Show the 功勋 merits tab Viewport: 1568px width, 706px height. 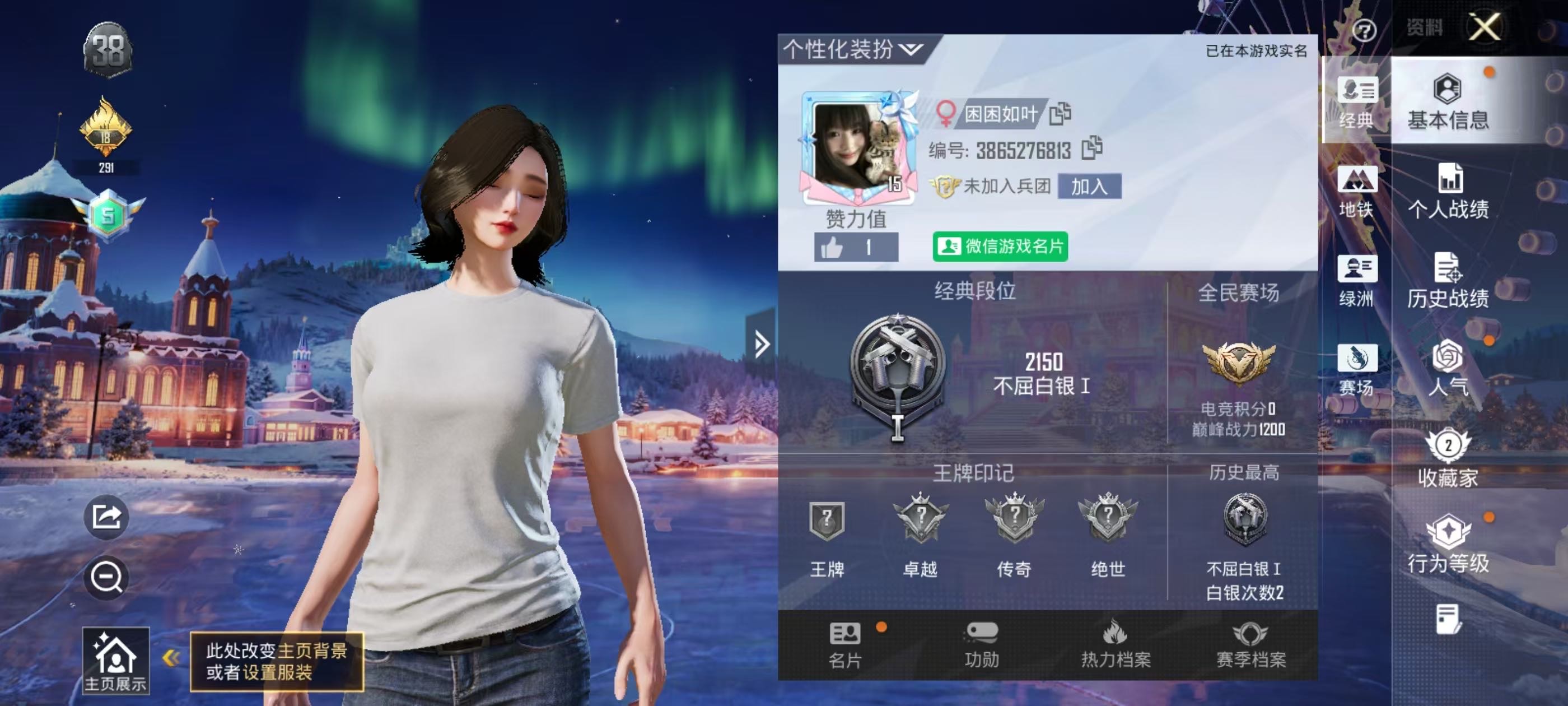pos(981,644)
